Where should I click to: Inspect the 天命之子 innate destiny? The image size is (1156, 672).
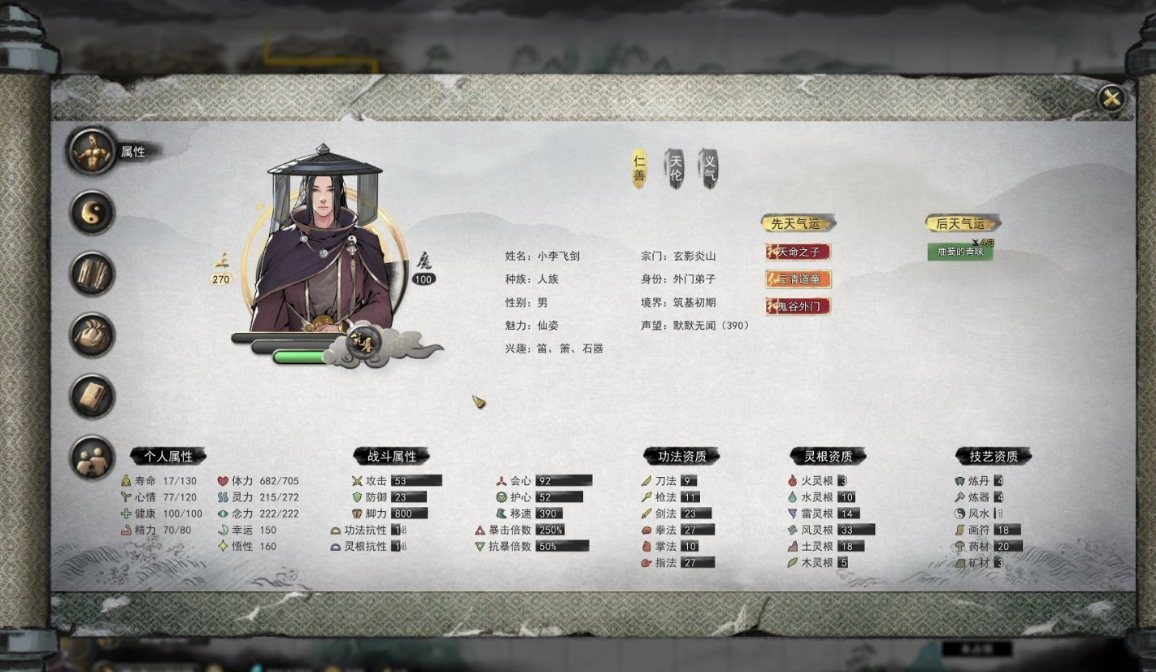coord(798,252)
